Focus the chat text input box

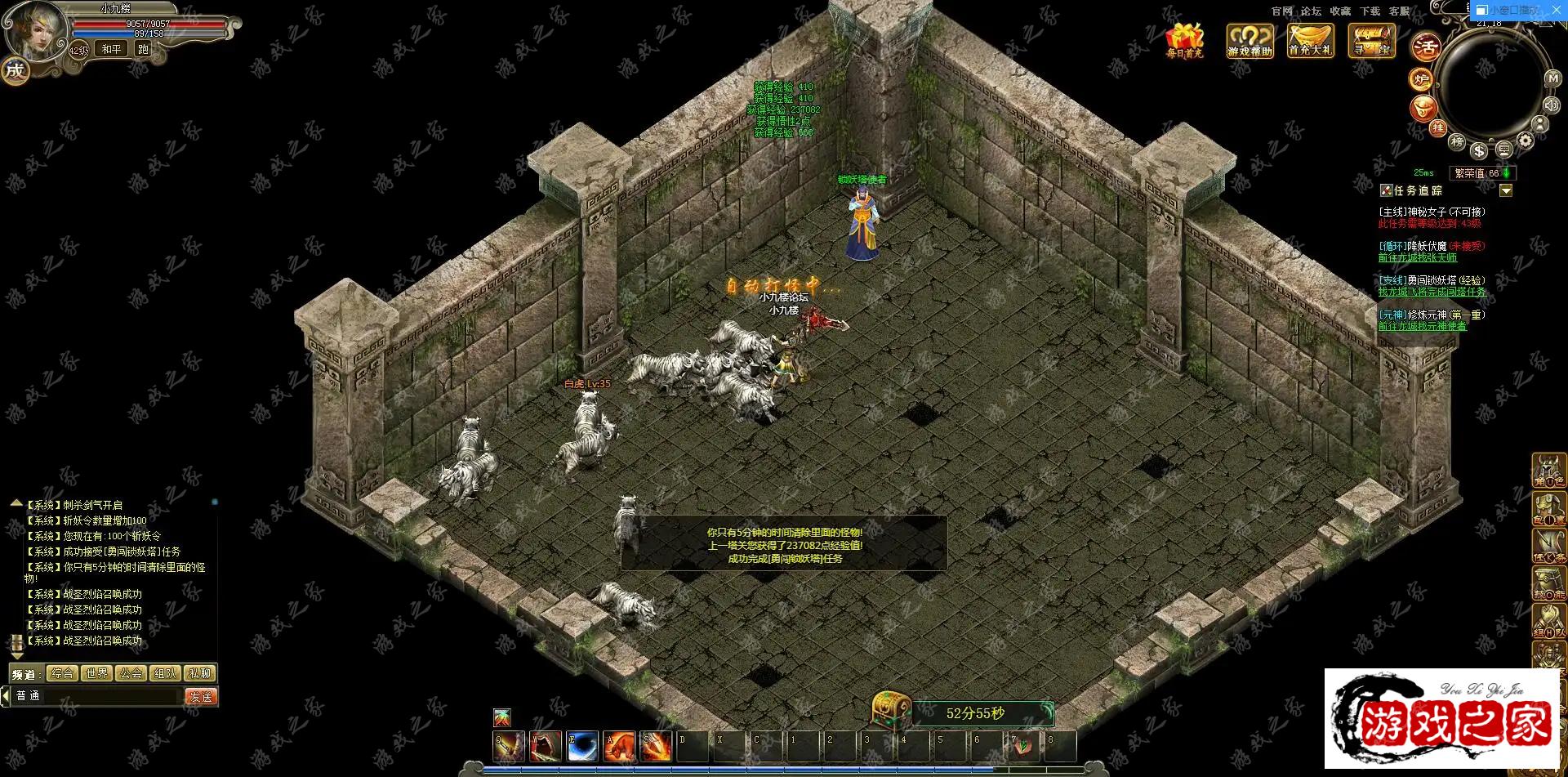click(98, 696)
